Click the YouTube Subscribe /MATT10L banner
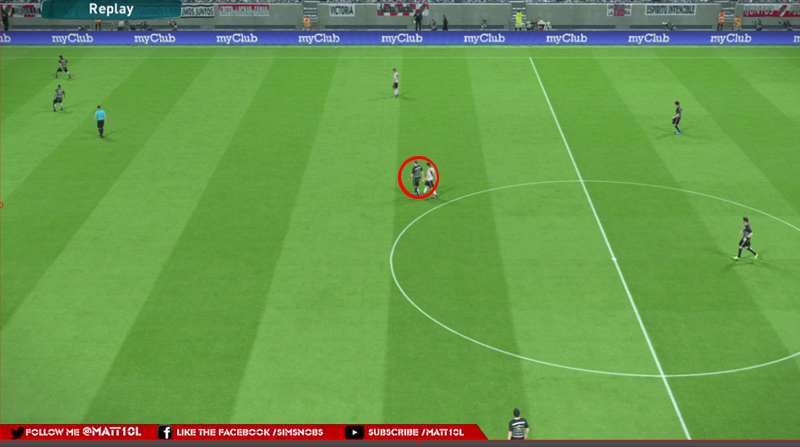The height and width of the screenshot is (447, 800). (408, 432)
